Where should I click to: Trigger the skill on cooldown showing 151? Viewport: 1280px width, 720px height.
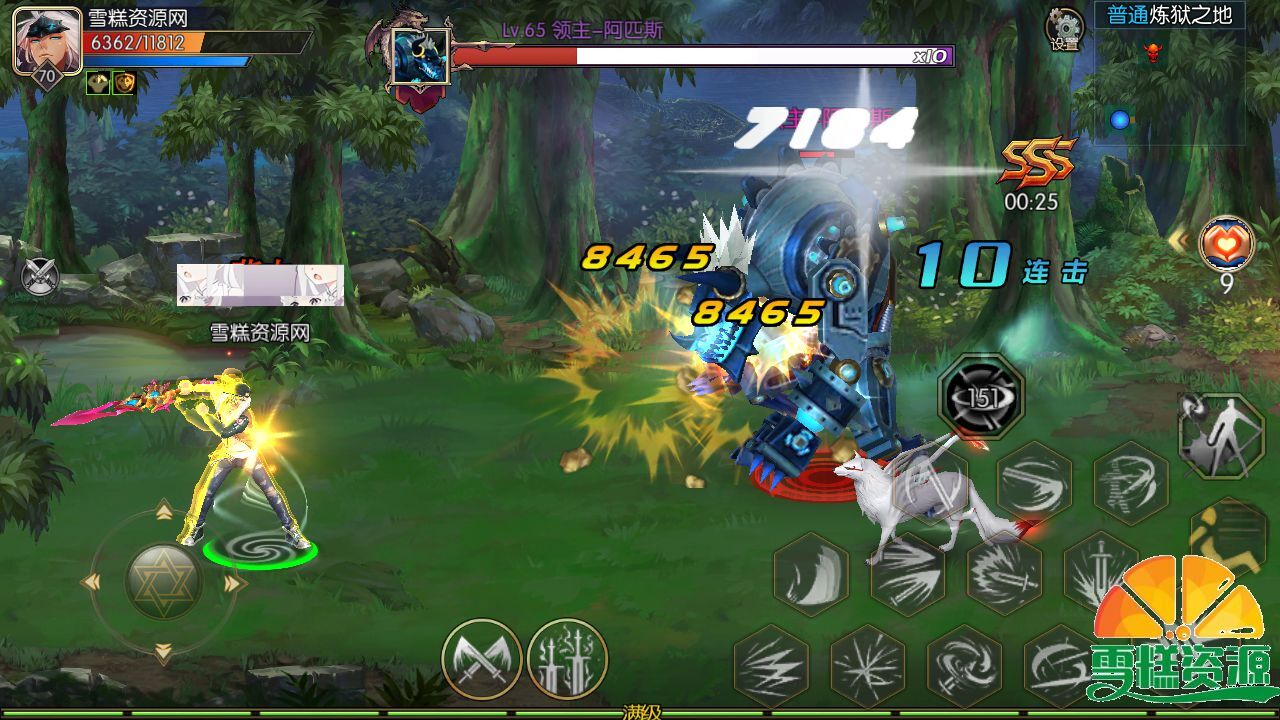(981, 397)
